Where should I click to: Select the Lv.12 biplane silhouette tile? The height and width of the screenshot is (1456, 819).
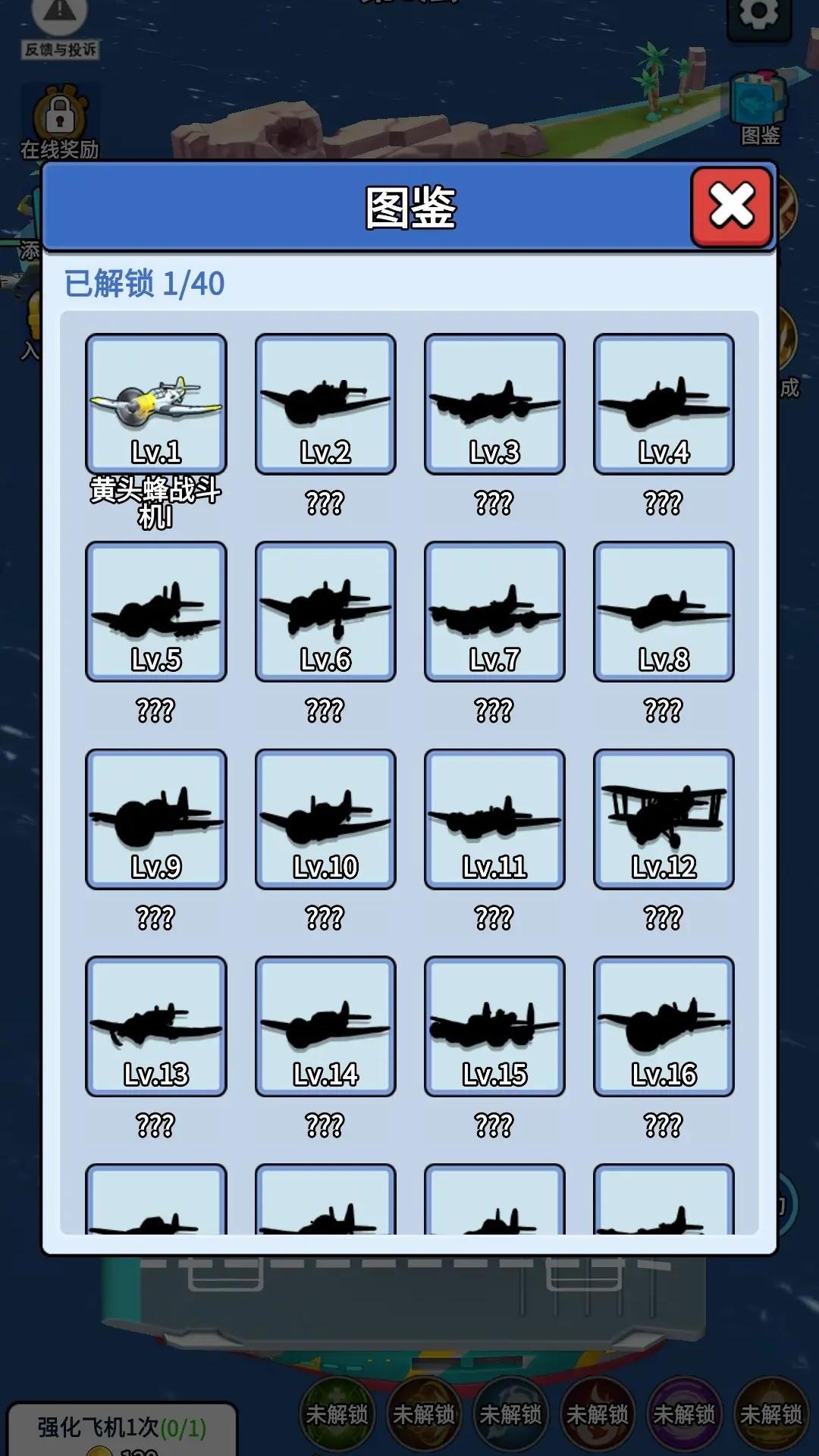tap(664, 819)
